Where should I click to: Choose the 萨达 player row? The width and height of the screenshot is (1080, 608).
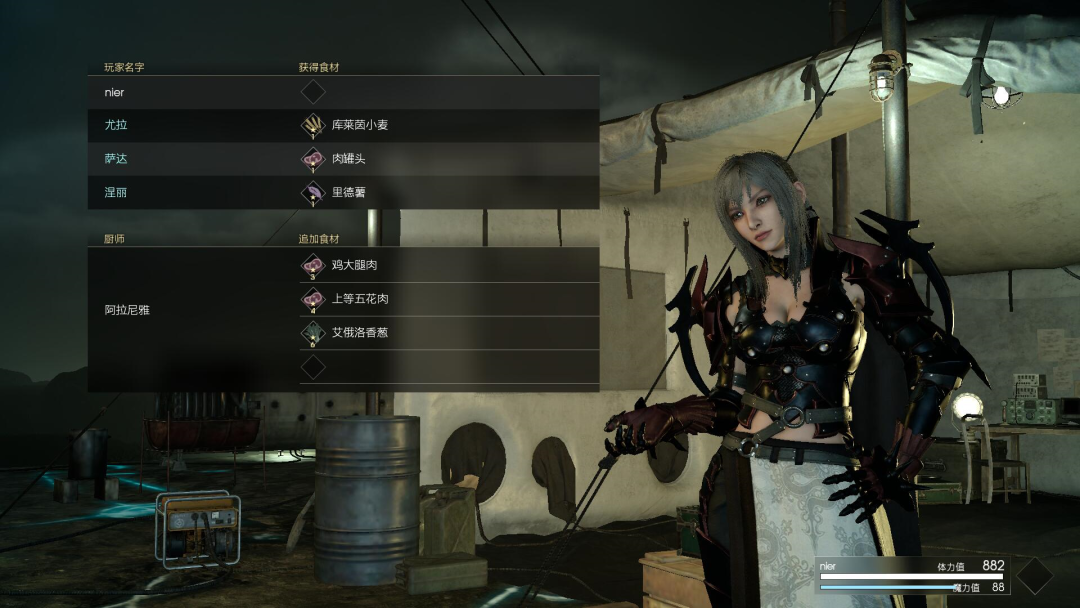click(116, 159)
